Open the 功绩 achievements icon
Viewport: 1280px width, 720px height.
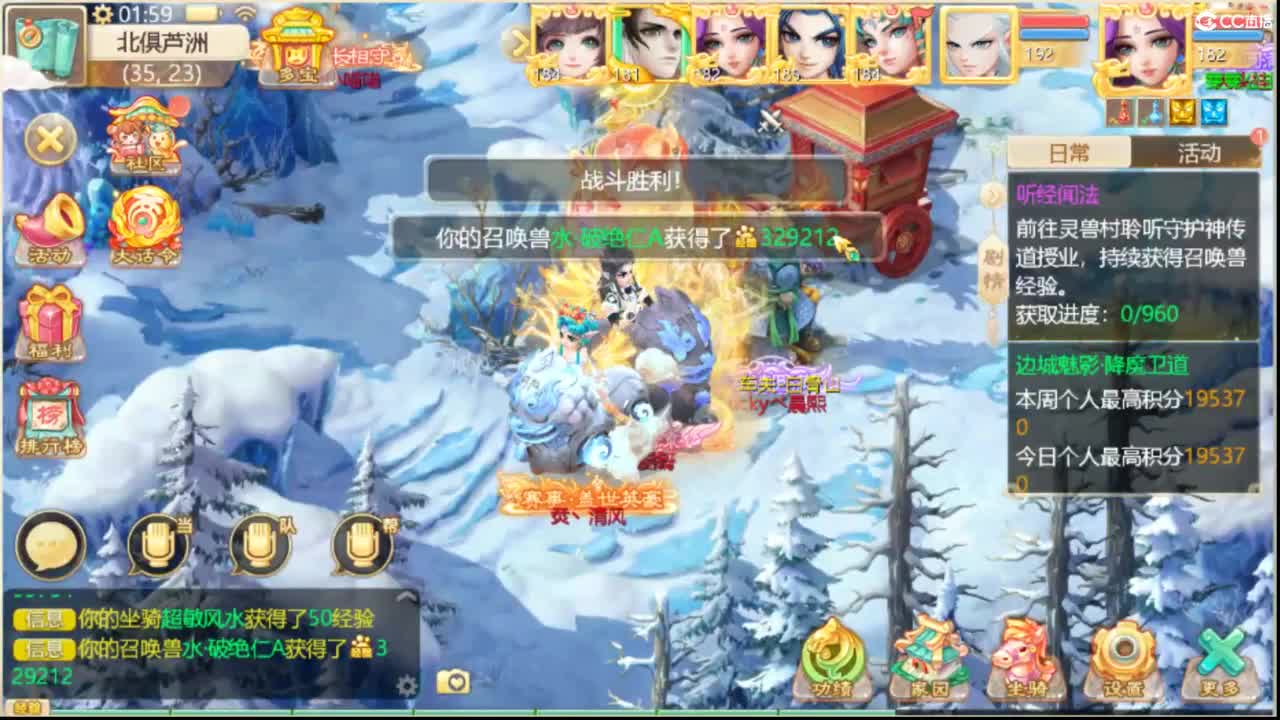coord(832,660)
